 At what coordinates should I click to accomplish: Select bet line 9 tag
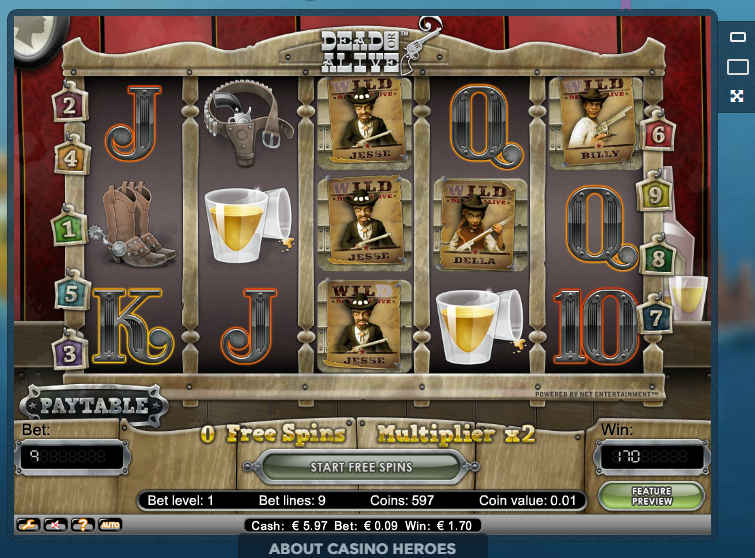pyautogui.click(x=655, y=194)
